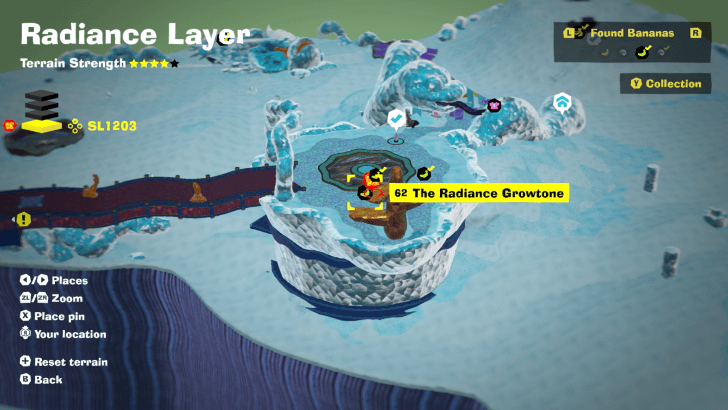Select The Radiance Growtone location label
Image resolution: width=728 pixels, height=410 pixels.
point(479,193)
